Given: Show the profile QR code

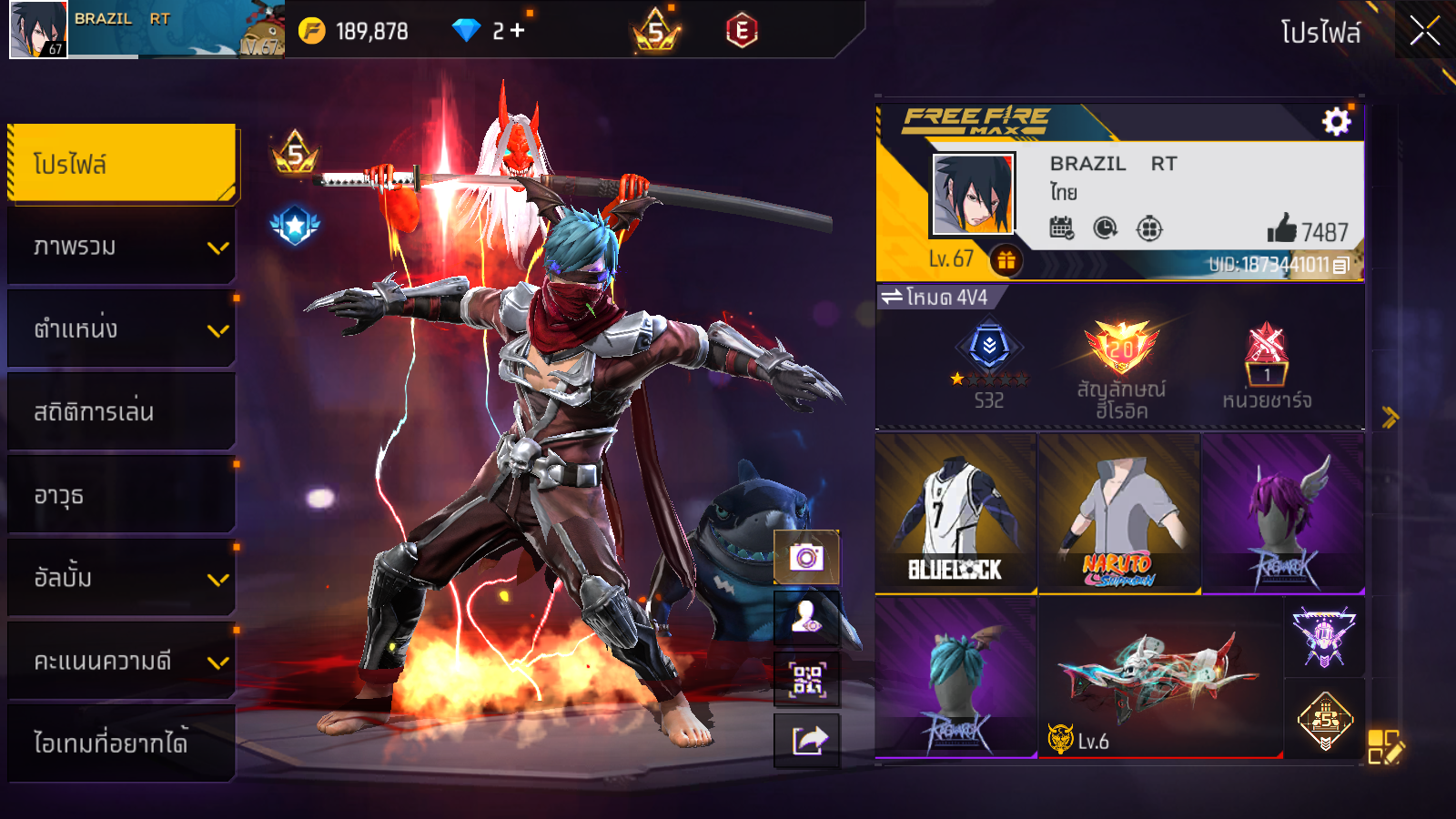Looking at the screenshot, I should coord(806,679).
